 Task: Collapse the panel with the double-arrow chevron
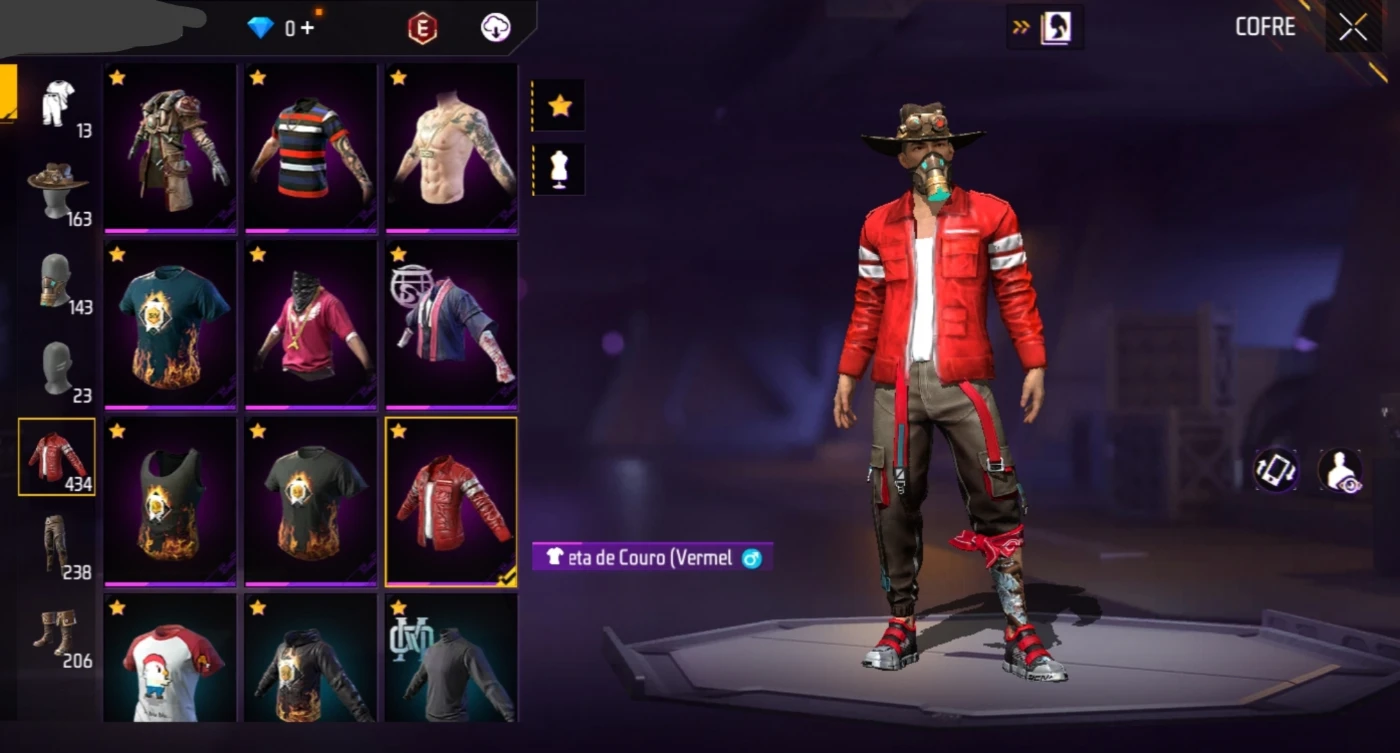[1020, 27]
